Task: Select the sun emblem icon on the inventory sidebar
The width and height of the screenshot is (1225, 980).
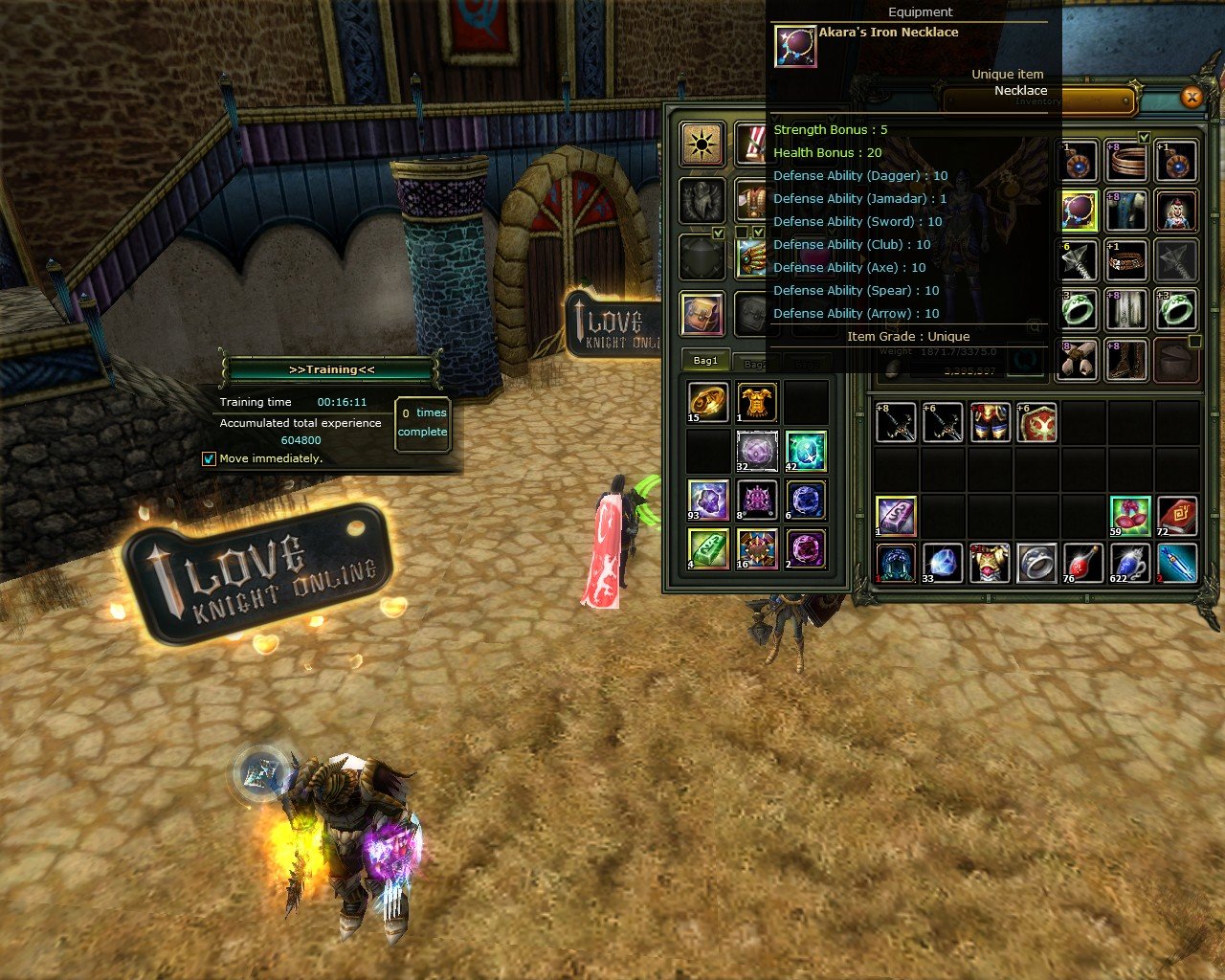Action: pos(702,144)
